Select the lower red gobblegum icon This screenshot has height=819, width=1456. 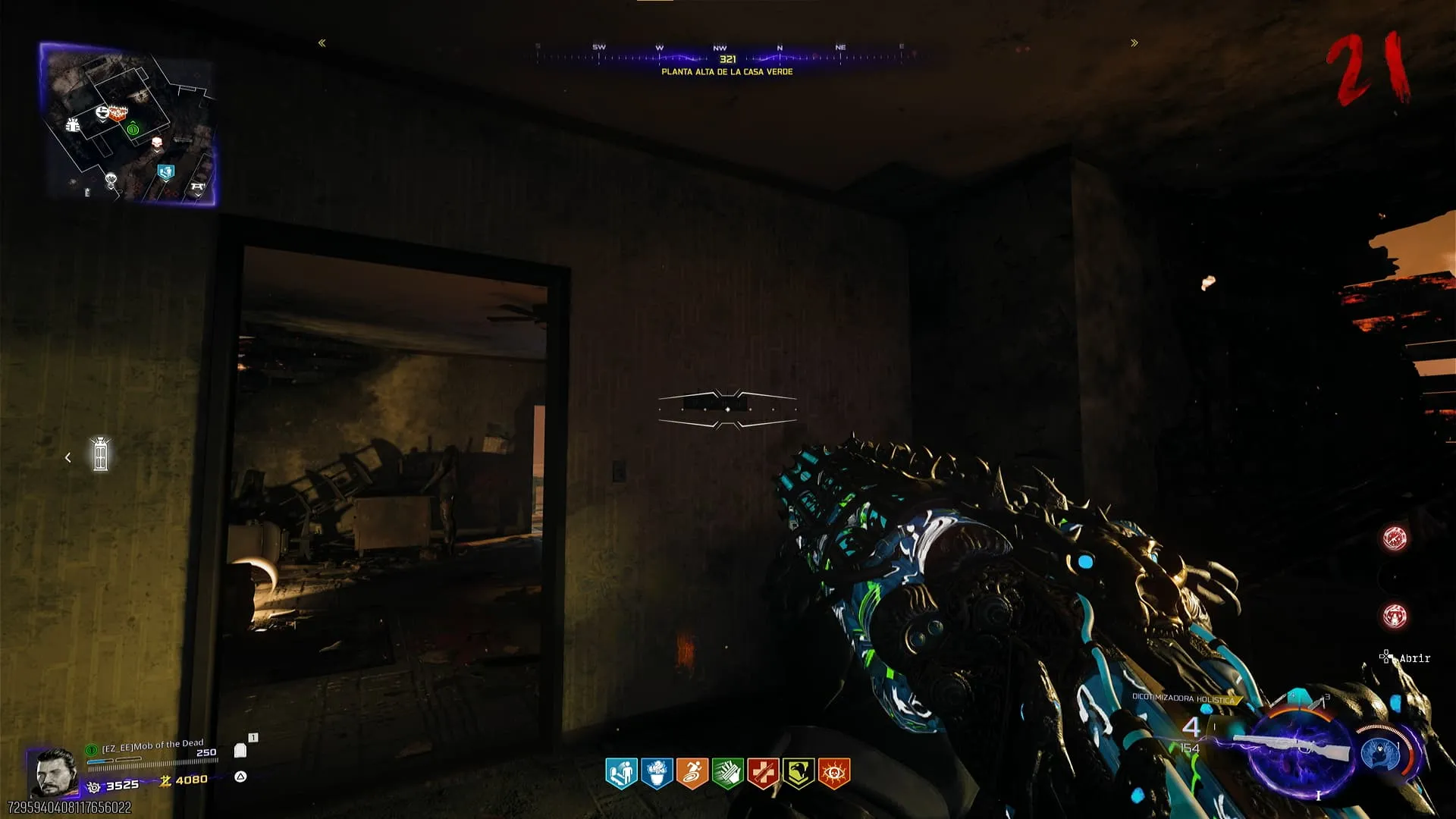click(1394, 616)
